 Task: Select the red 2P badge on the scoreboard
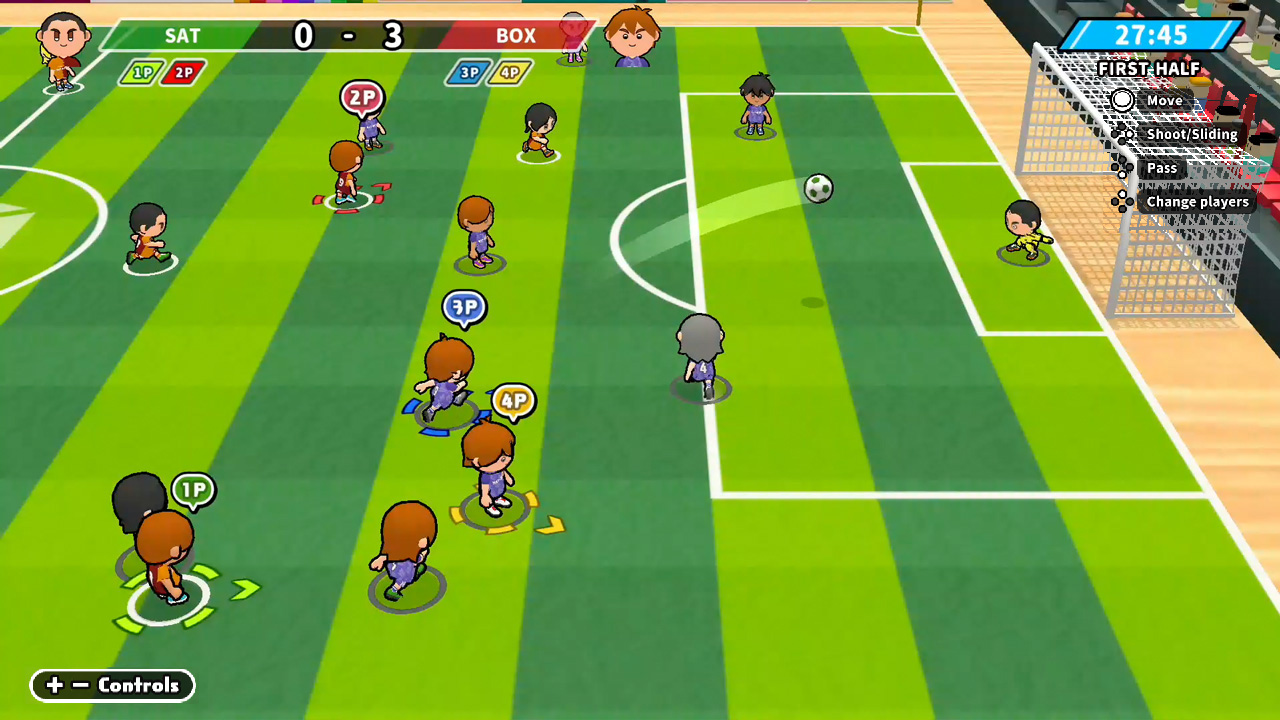click(x=181, y=72)
